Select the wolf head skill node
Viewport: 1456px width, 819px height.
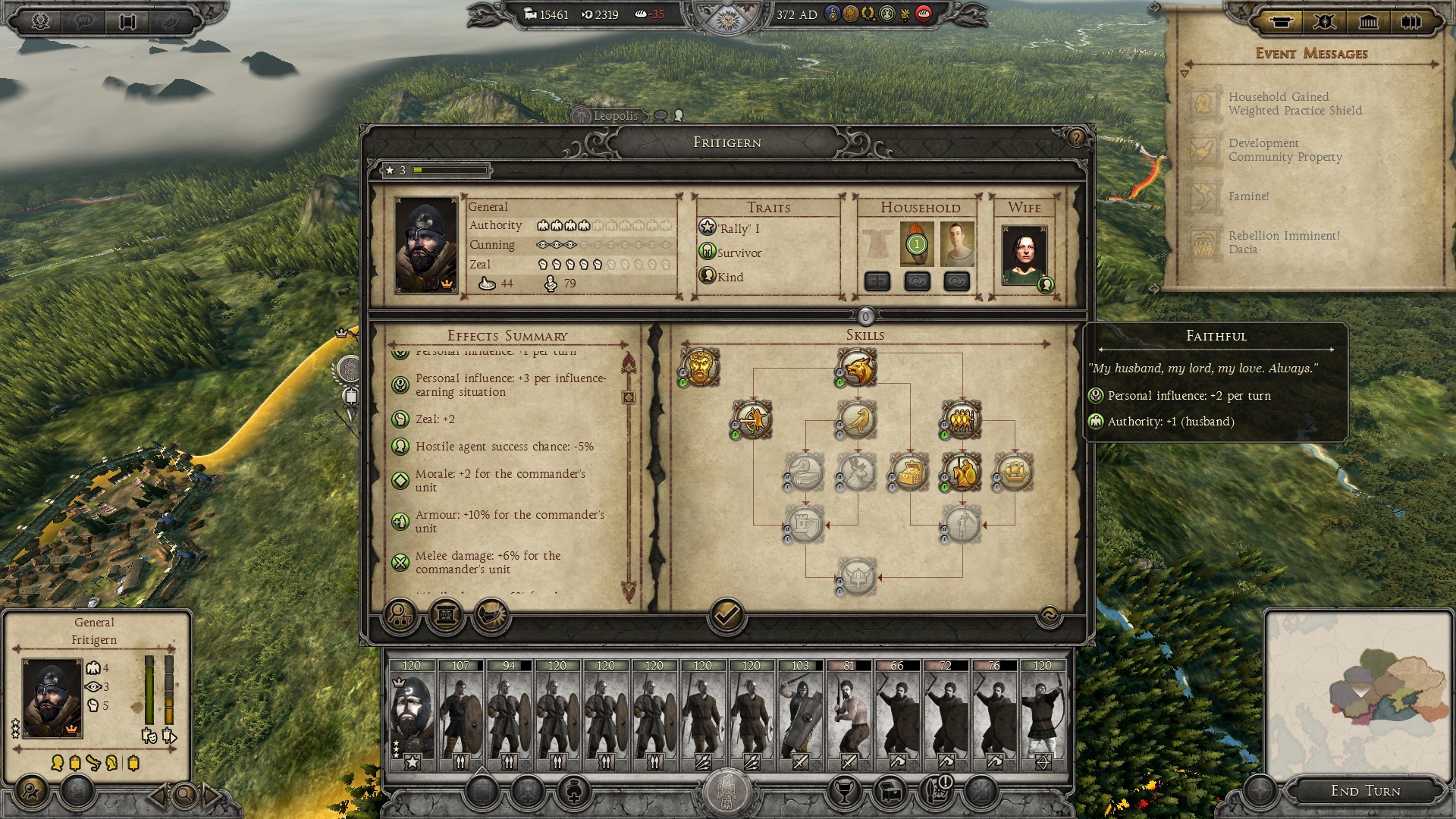click(857, 368)
